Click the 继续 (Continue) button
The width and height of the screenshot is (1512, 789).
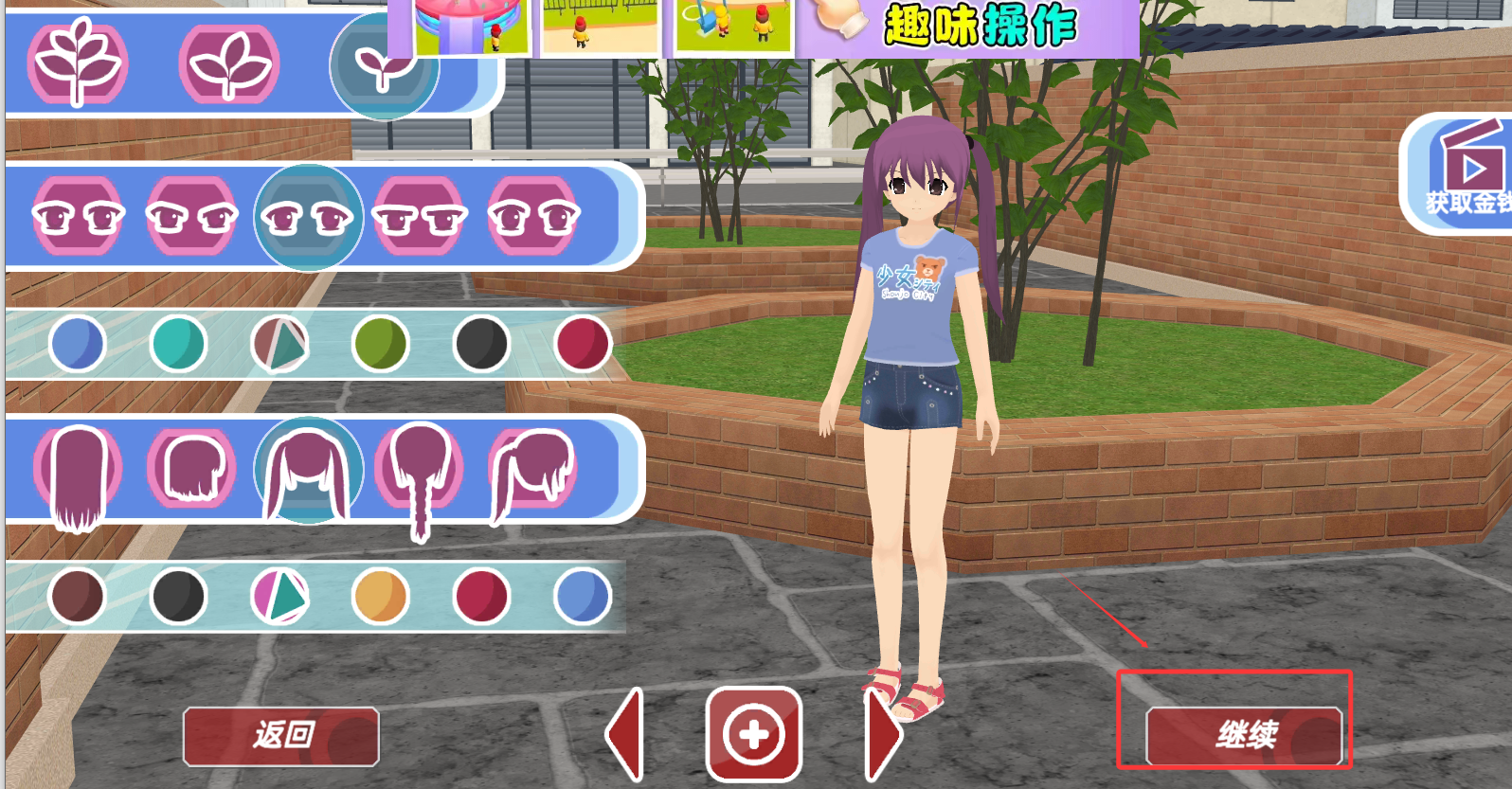1244,735
